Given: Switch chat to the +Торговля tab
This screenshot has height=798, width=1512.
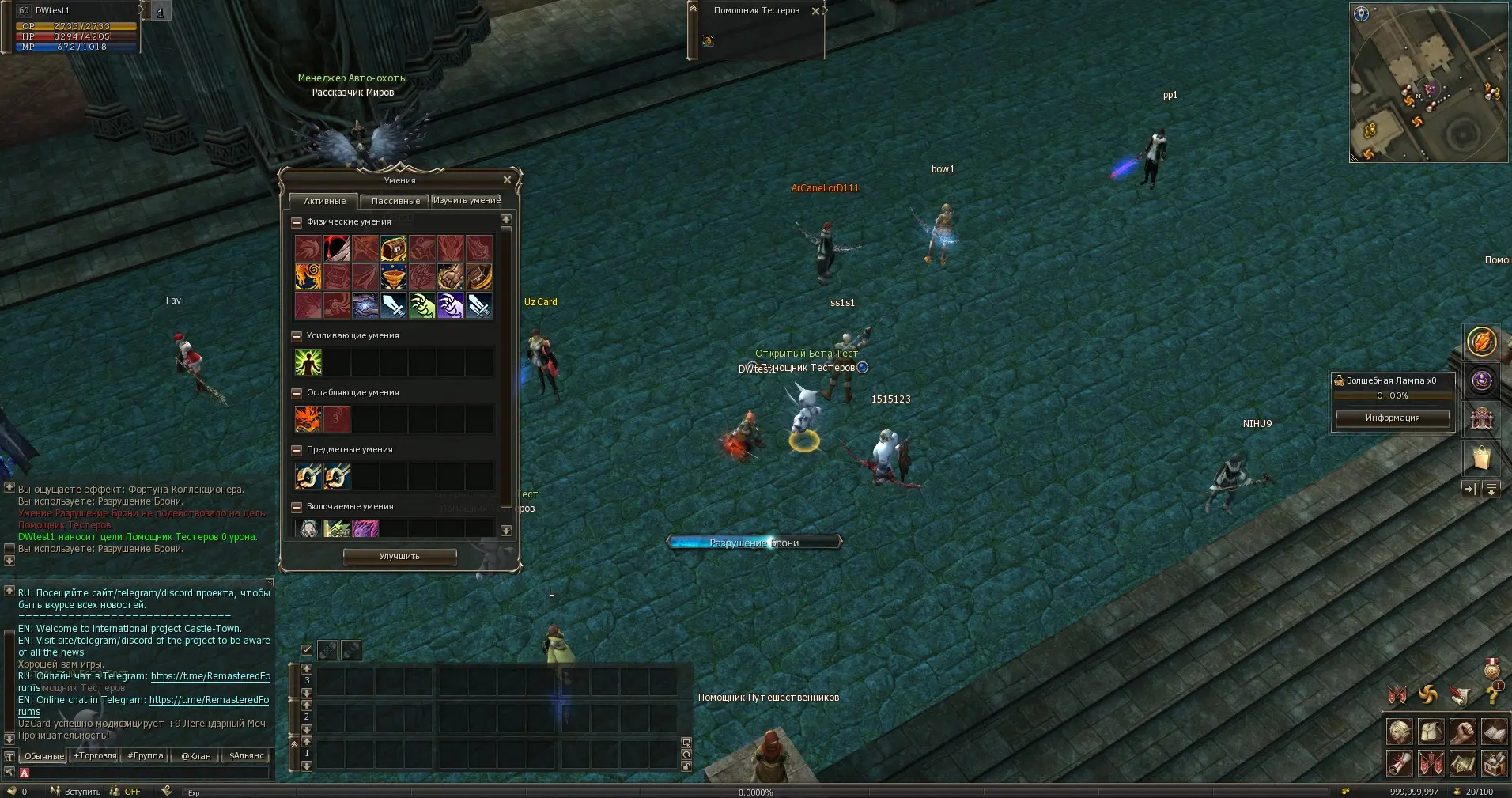Looking at the screenshot, I should pos(95,755).
